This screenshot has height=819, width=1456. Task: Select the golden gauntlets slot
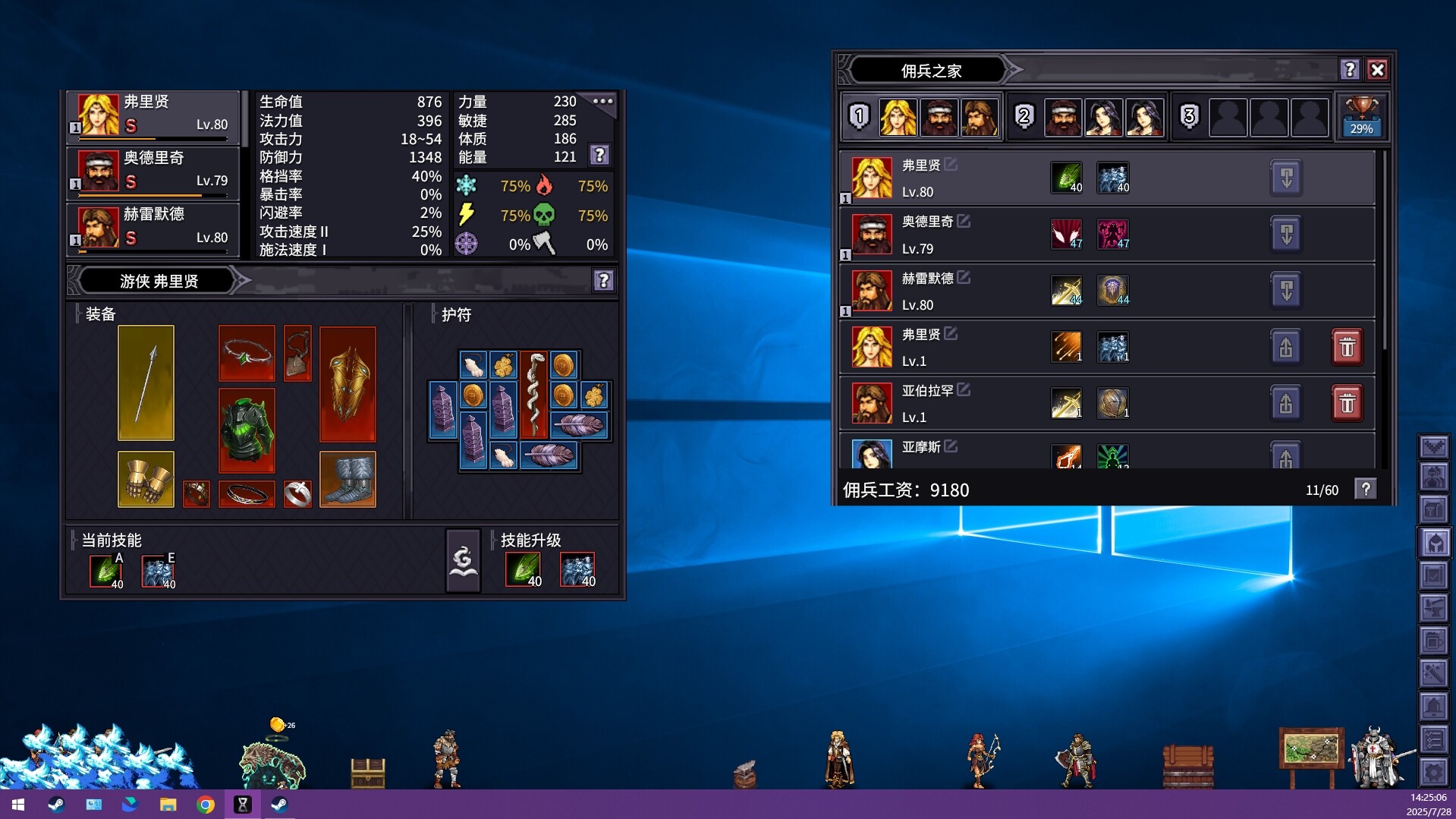[146, 479]
